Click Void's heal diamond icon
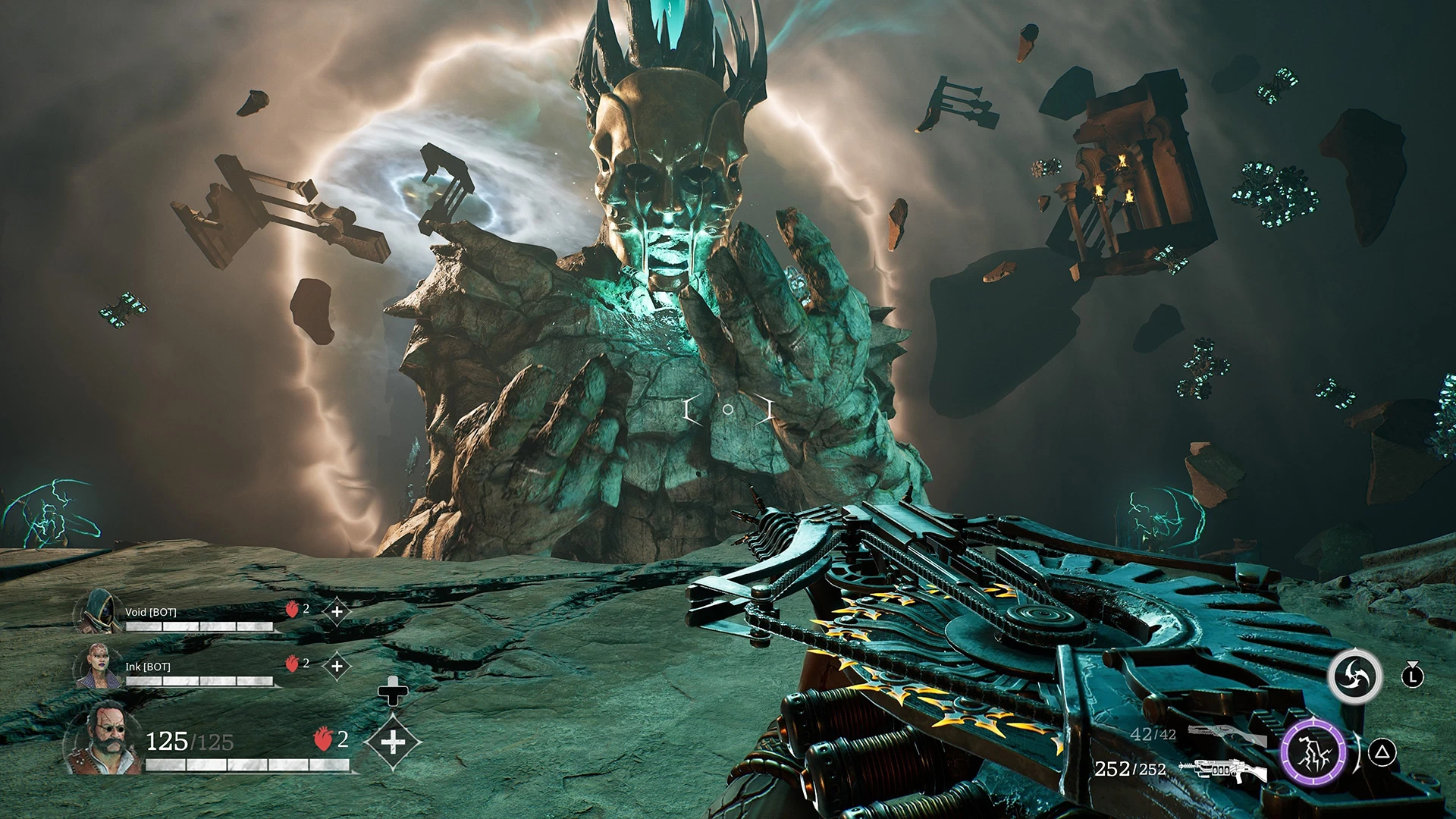The width and height of the screenshot is (1456, 819). pos(337,611)
